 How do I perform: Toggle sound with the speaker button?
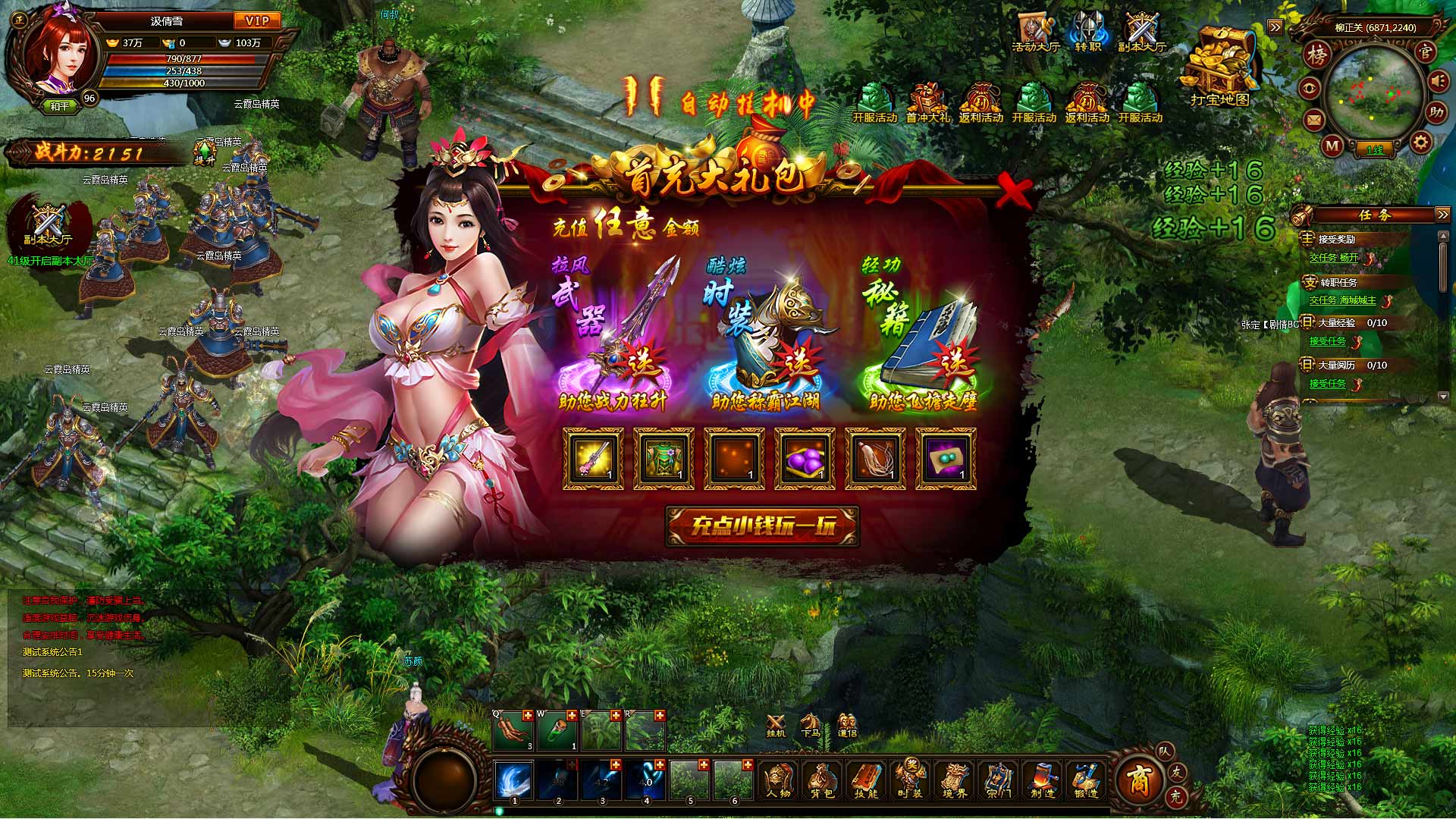click(x=1439, y=82)
